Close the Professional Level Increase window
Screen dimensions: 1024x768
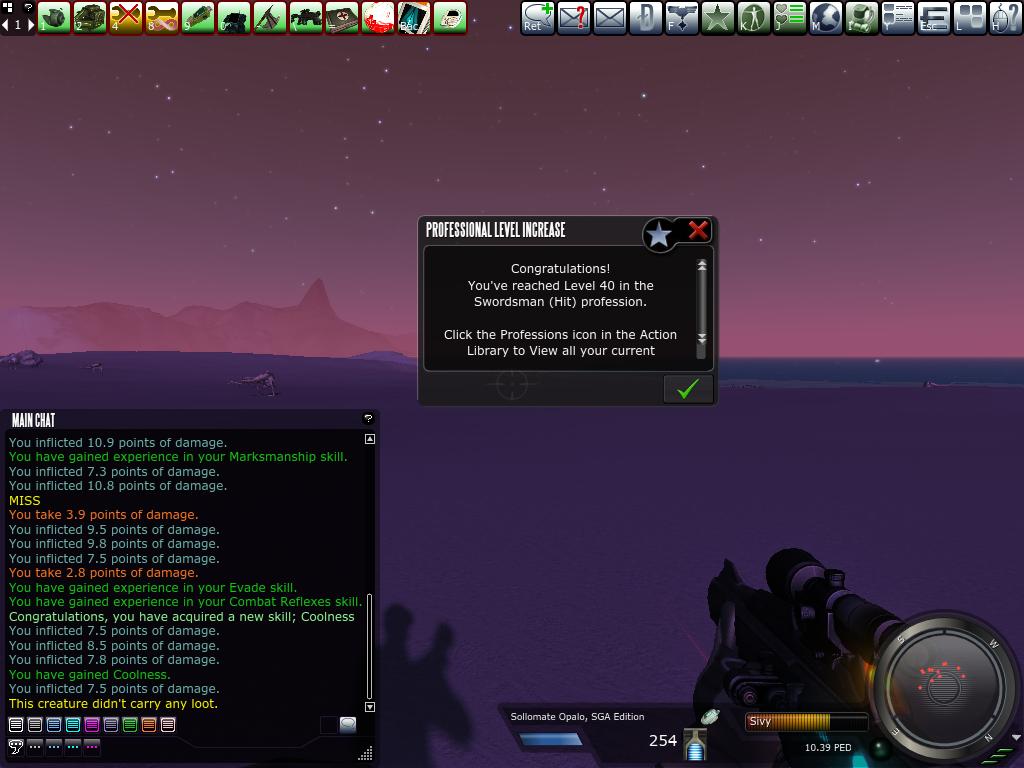(x=698, y=230)
